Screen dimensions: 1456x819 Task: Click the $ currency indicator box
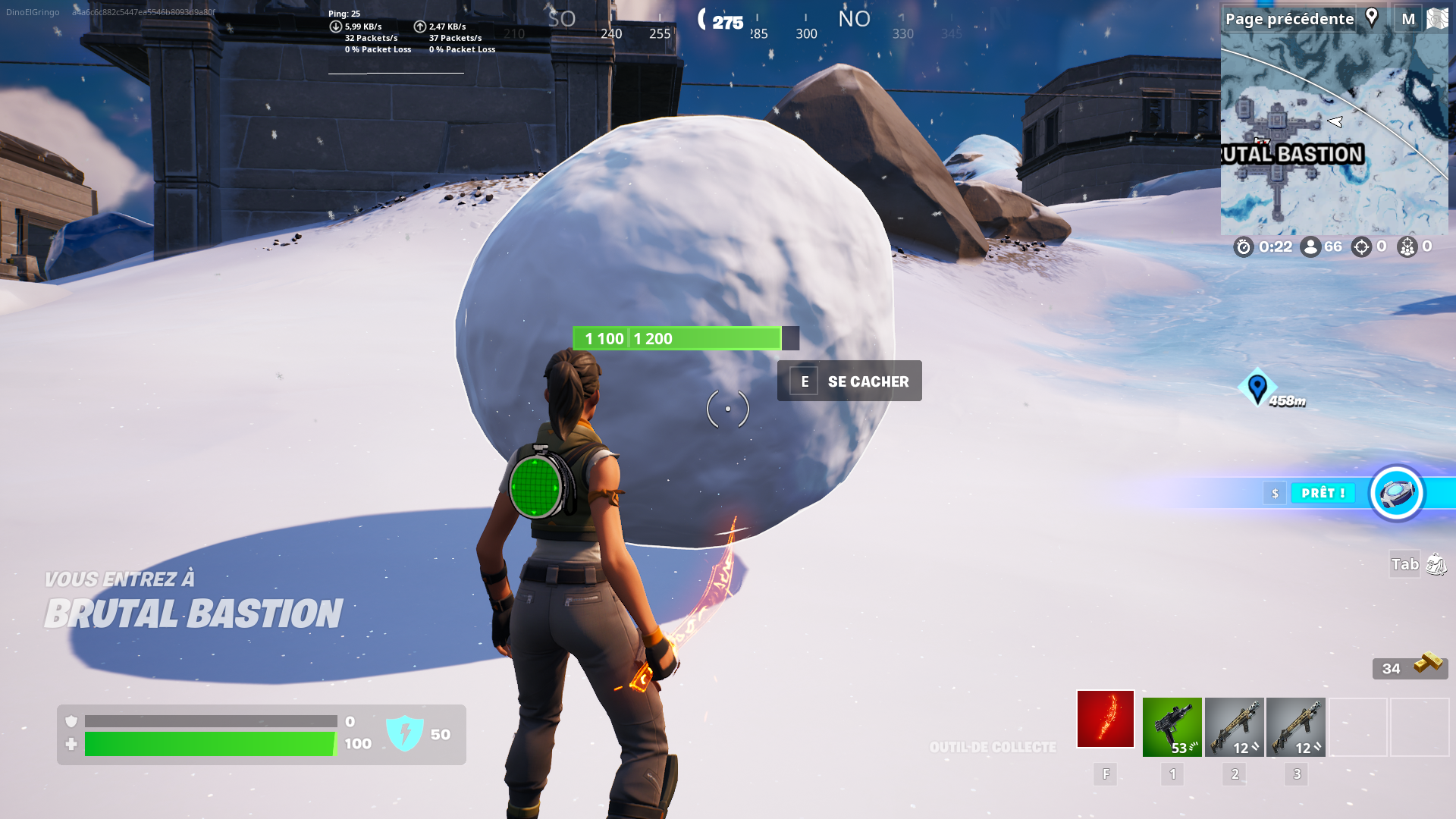tap(1275, 493)
